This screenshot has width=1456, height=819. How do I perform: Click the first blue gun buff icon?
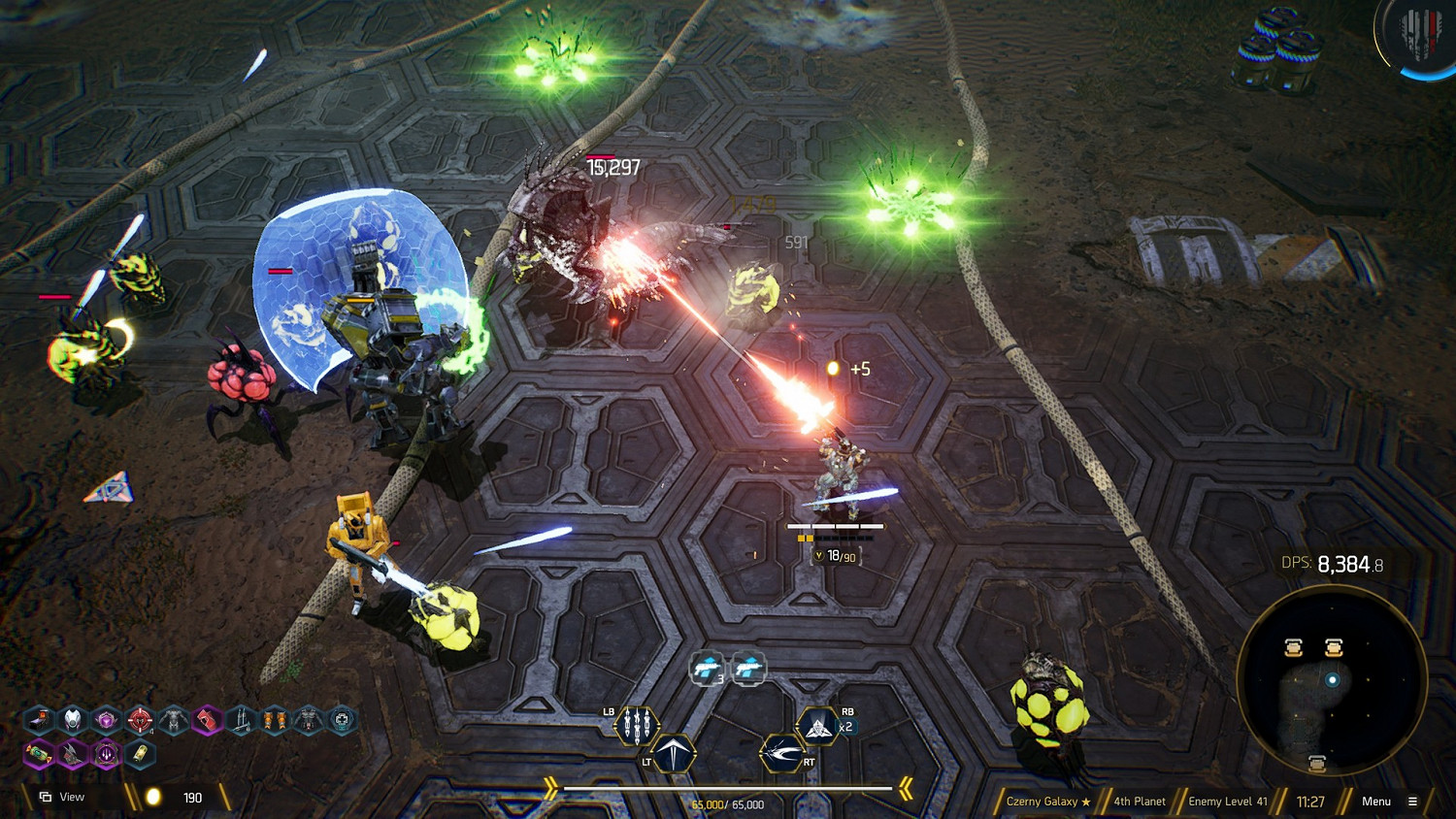[x=707, y=668]
